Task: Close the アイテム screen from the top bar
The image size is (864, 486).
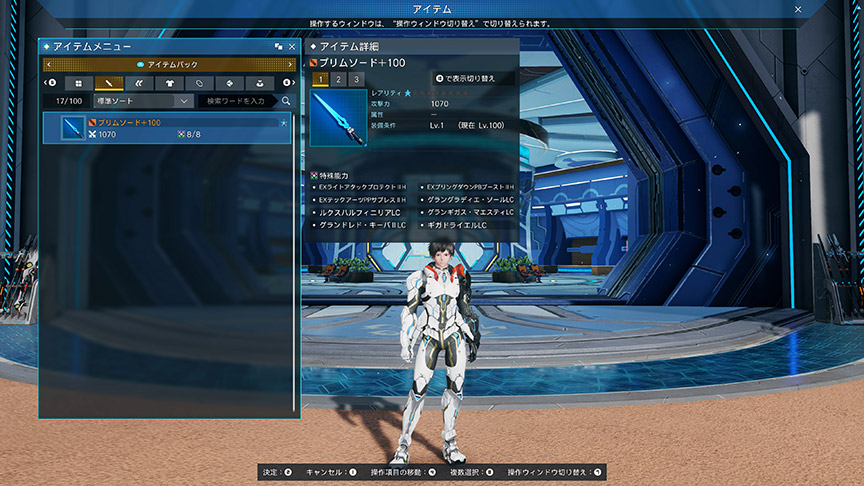Action: click(x=798, y=9)
